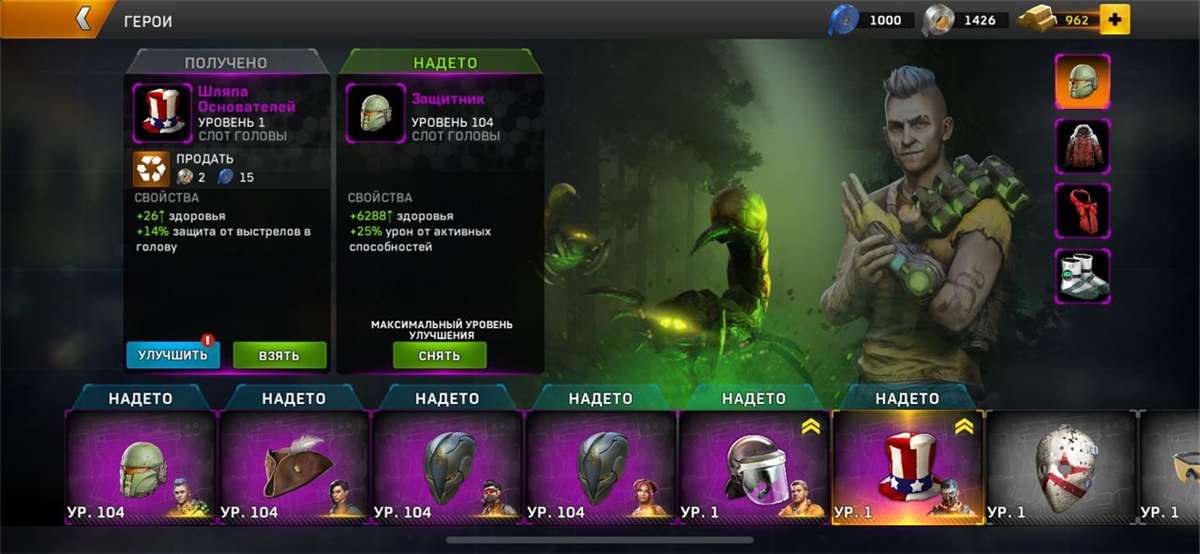Open the white boots equipment slot
1200x554 pixels.
1083,276
